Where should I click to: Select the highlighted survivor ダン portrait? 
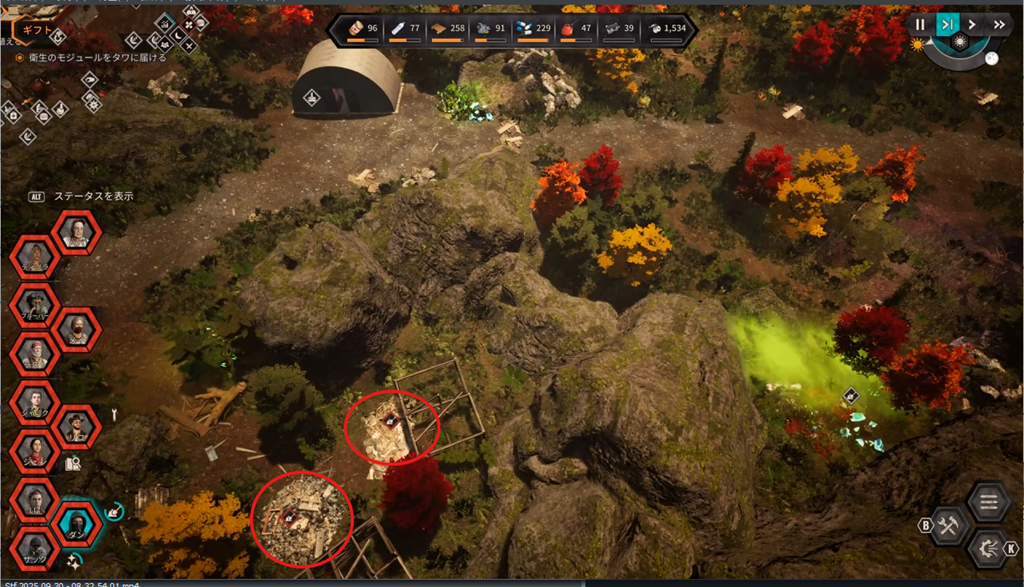(77, 521)
